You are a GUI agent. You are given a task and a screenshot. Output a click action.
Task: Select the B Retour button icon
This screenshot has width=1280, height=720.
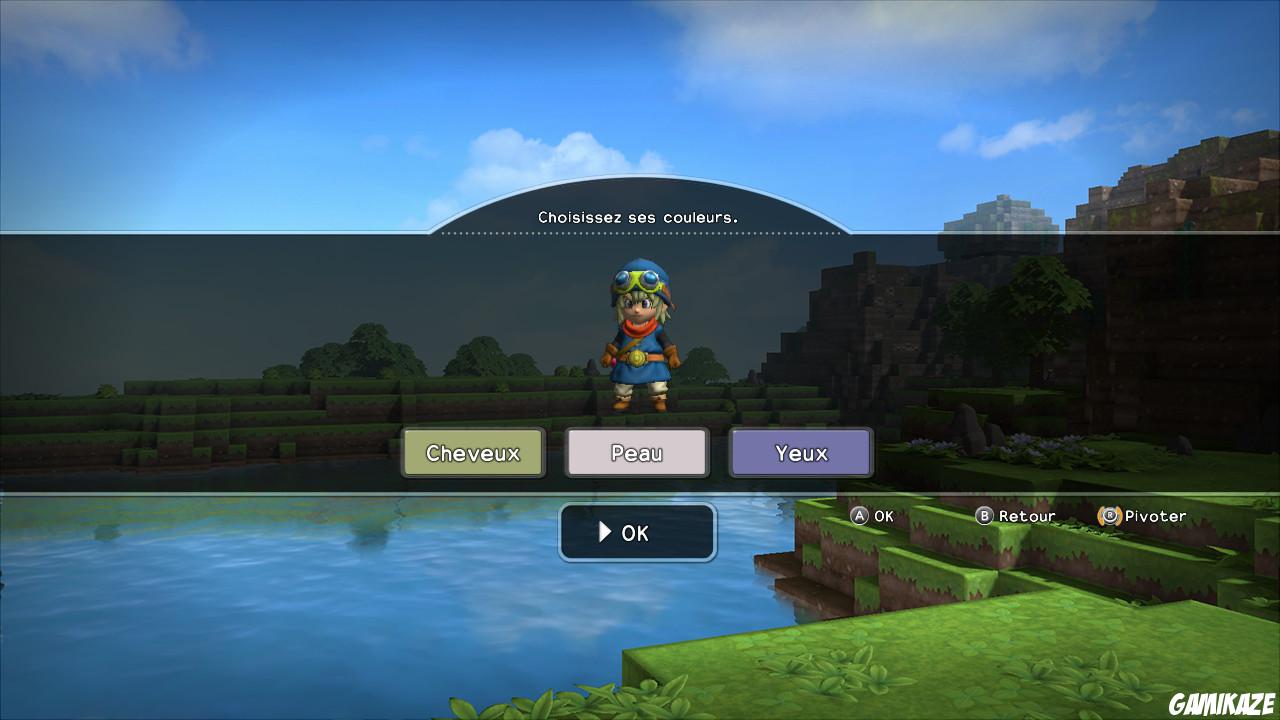point(983,516)
